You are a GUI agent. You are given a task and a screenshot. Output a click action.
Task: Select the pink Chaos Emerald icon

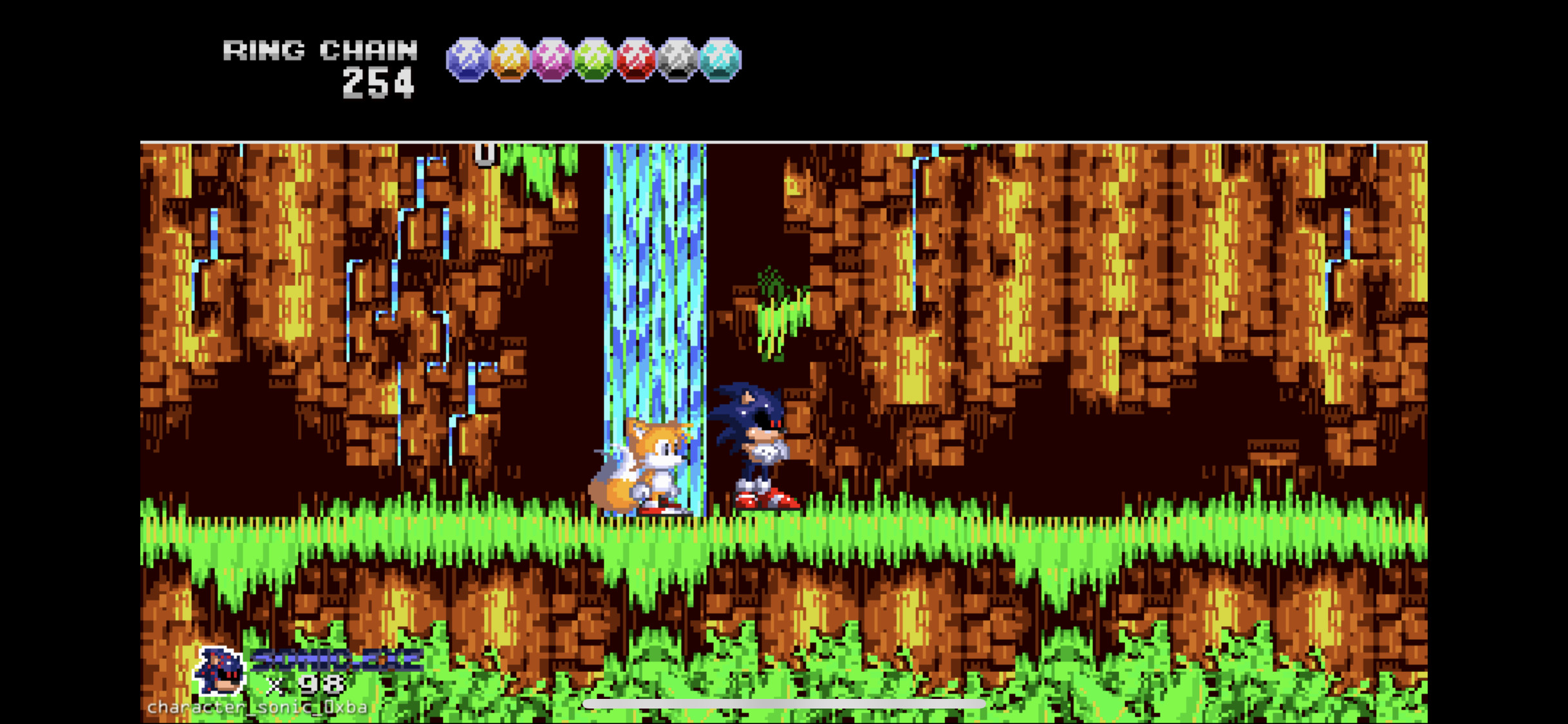(551, 61)
